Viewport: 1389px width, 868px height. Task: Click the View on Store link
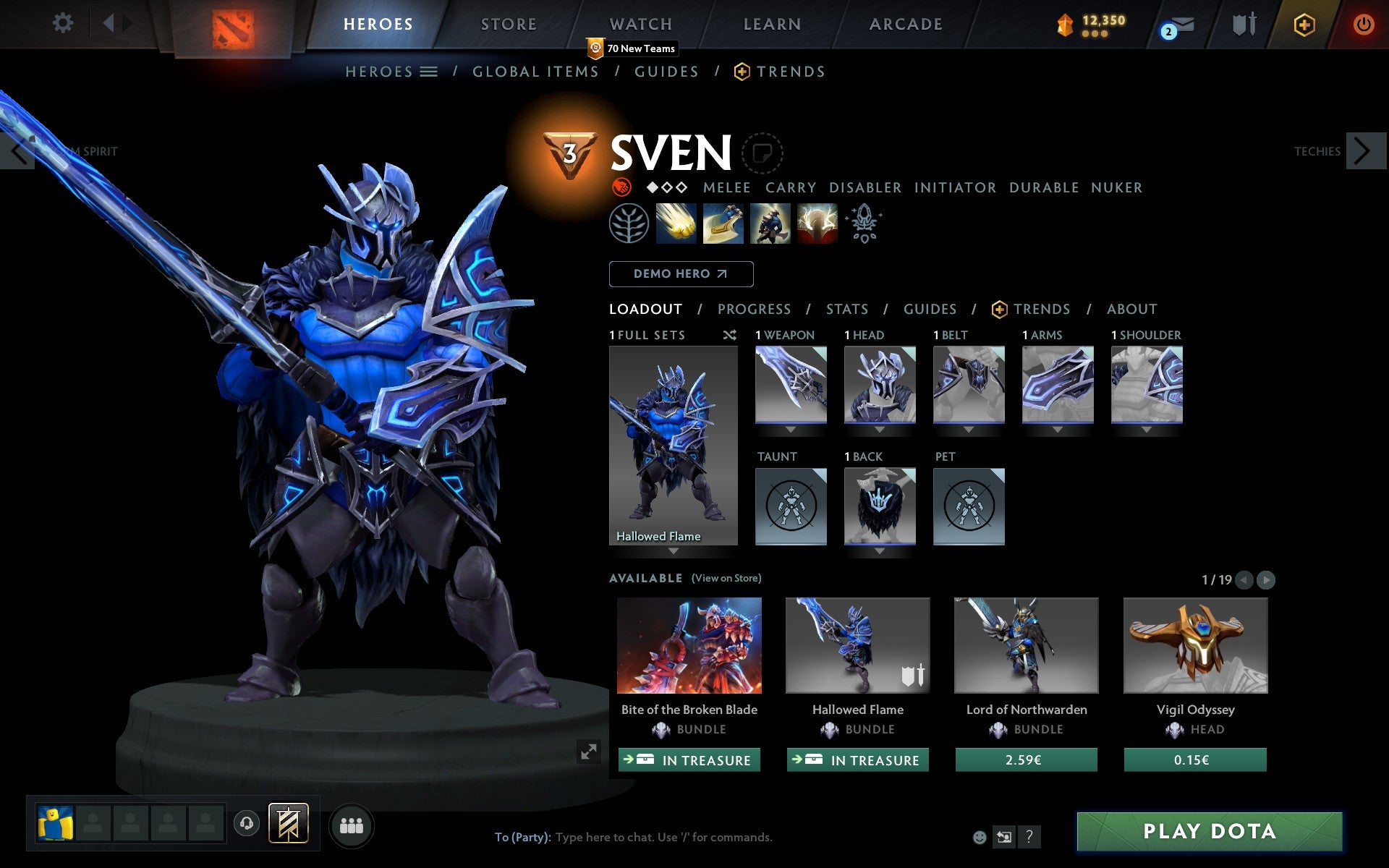[726, 579]
